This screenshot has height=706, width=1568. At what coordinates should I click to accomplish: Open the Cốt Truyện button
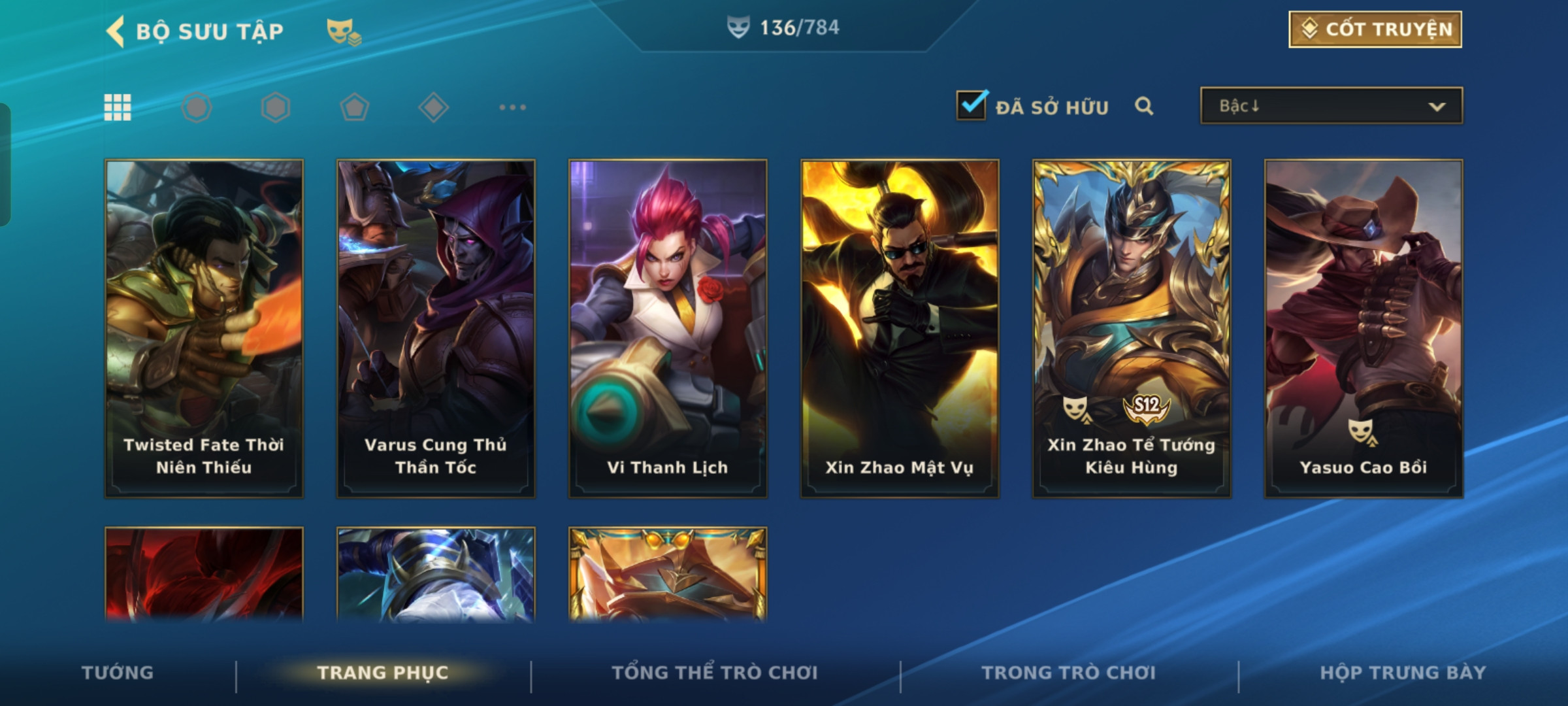(1375, 29)
